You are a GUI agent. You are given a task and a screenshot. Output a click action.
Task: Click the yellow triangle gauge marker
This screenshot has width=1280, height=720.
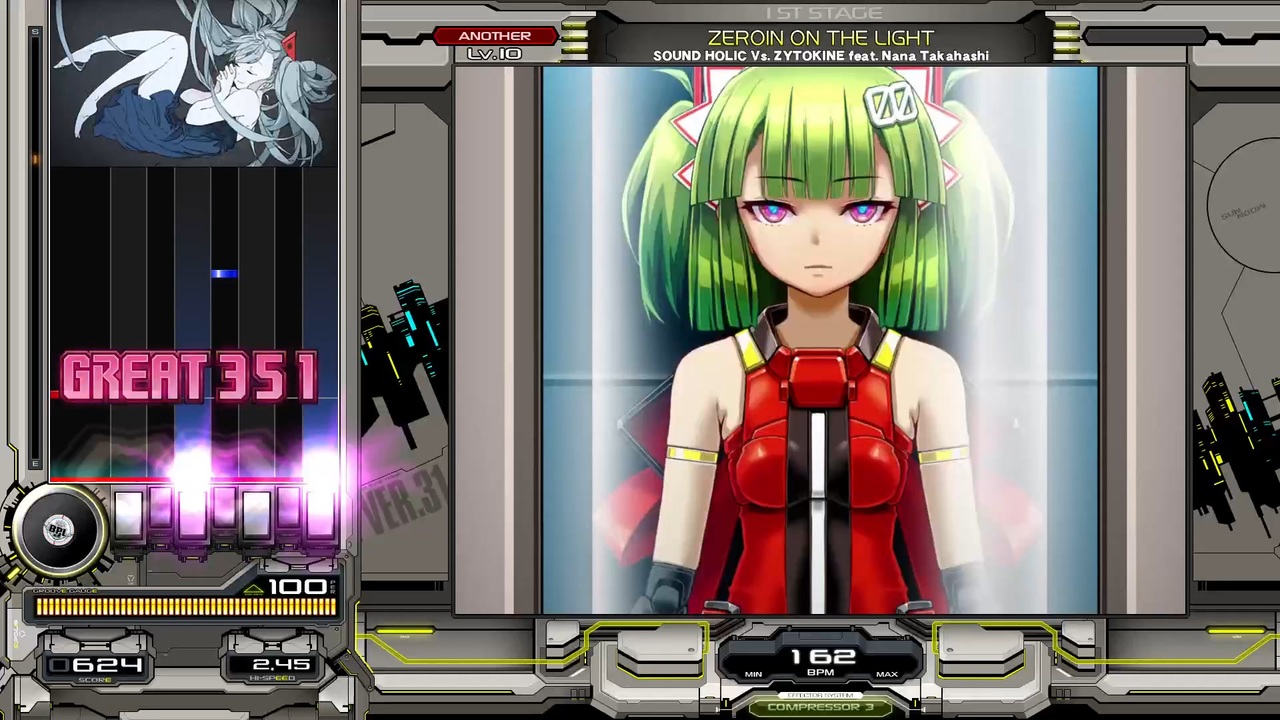point(253,587)
